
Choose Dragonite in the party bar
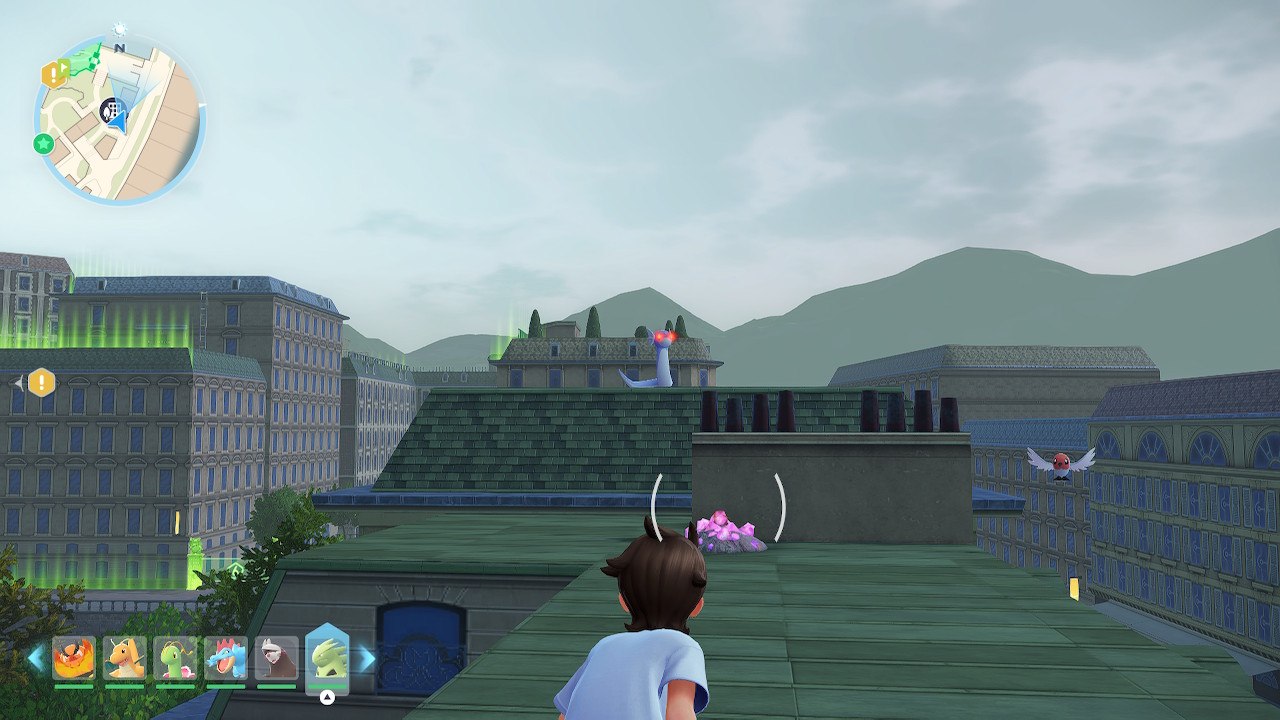(124, 658)
